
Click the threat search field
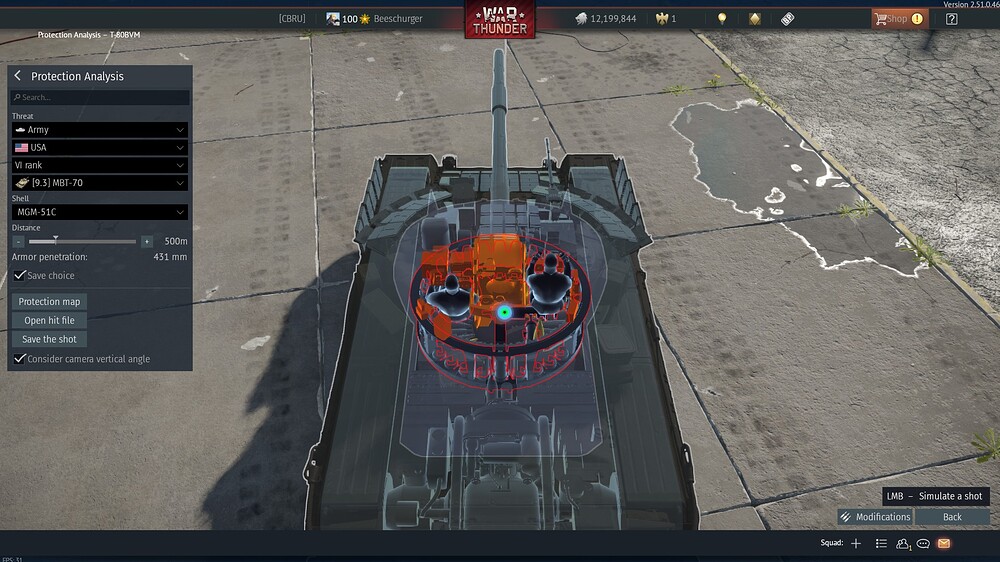coord(99,98)
